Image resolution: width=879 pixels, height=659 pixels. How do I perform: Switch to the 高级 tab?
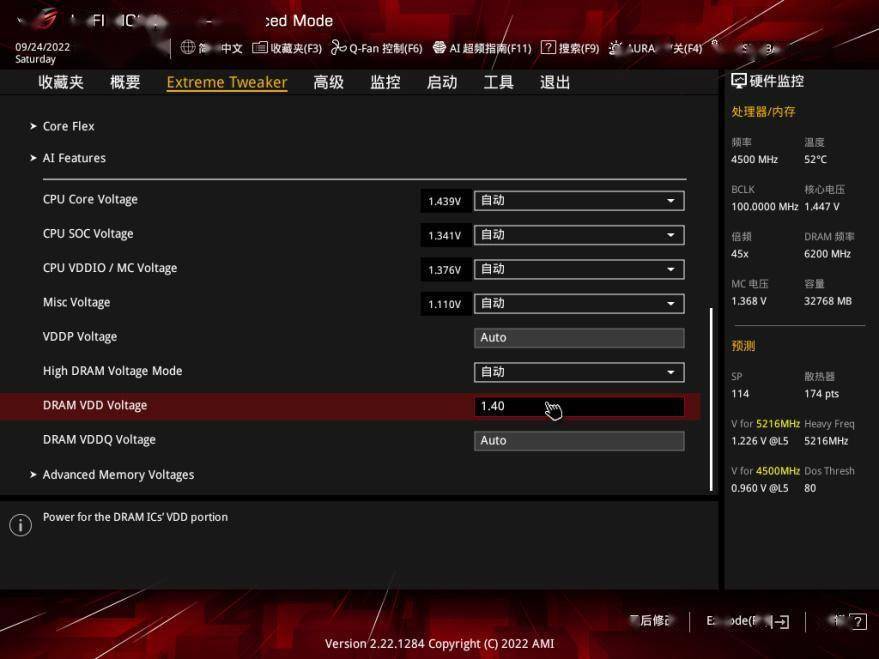pyautogui.click(x=328, y=83)
